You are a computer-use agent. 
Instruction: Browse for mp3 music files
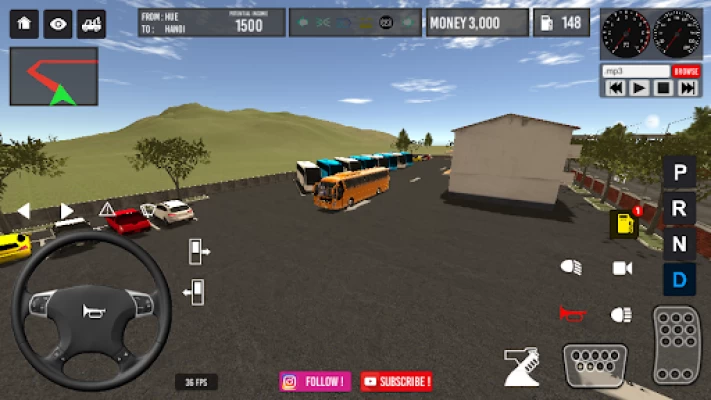tap(686, 72)
